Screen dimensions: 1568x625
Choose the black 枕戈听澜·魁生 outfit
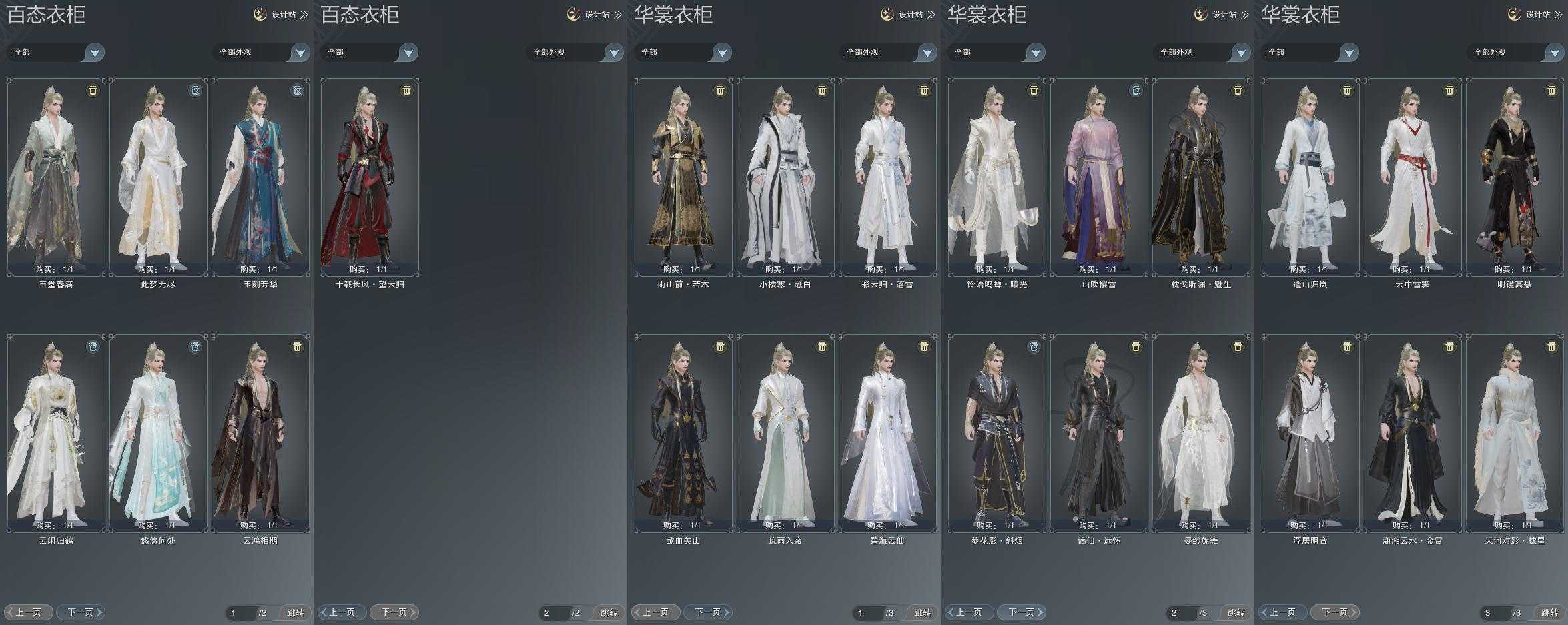tap(1201, 177)
